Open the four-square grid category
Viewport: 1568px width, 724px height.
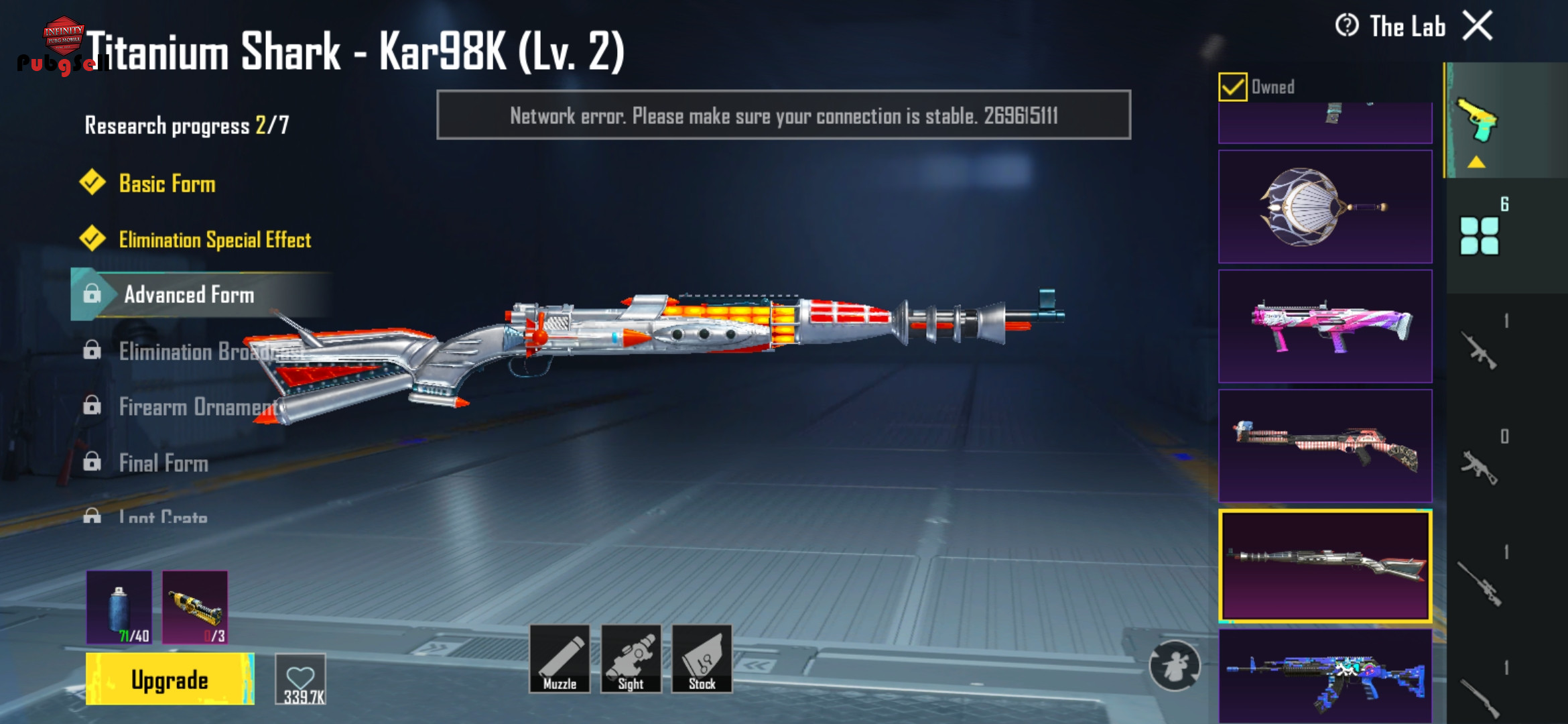tap(1479, 235)
